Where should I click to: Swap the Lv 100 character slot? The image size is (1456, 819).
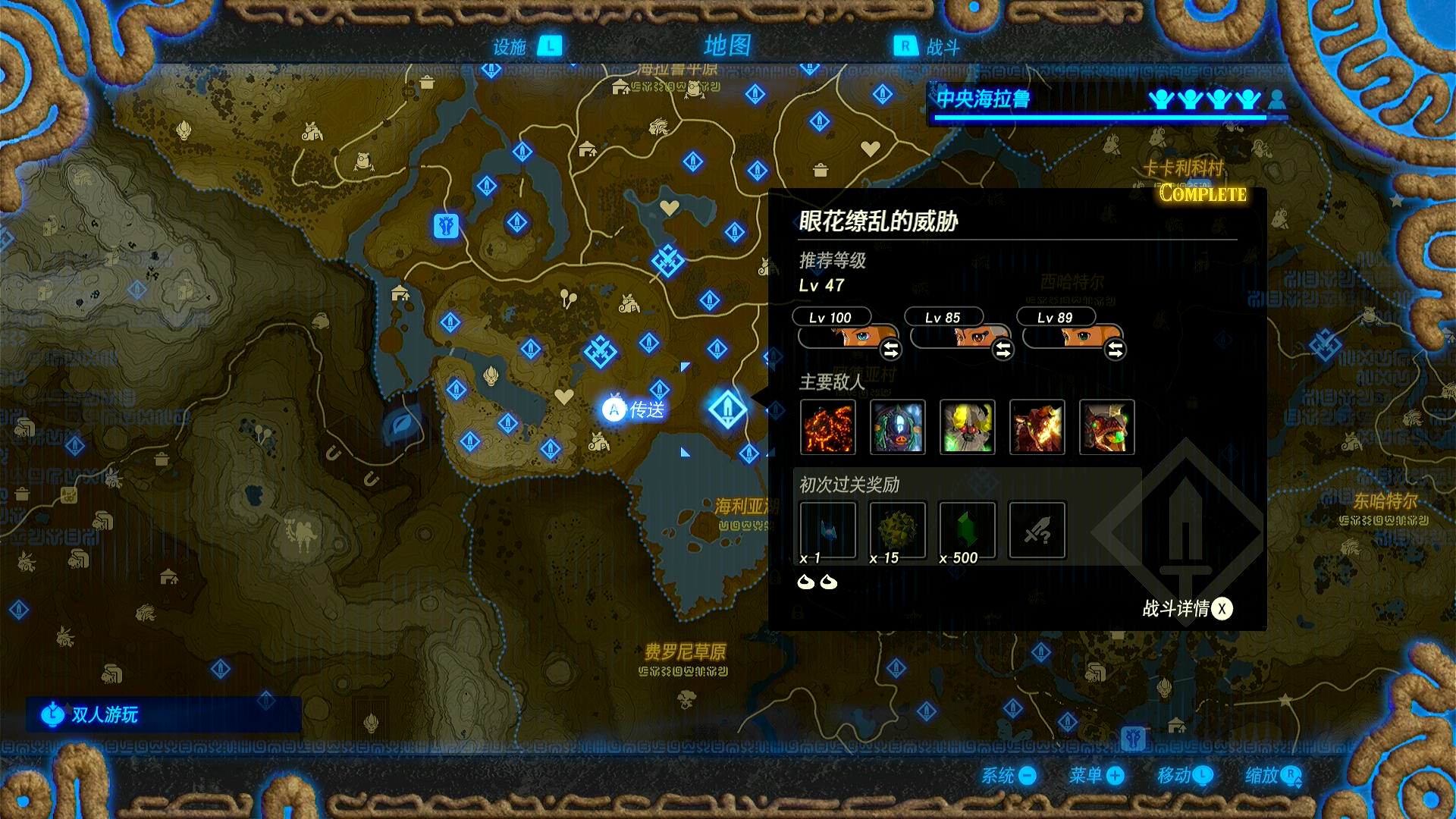pyautogui.click(x=890, y=350)
